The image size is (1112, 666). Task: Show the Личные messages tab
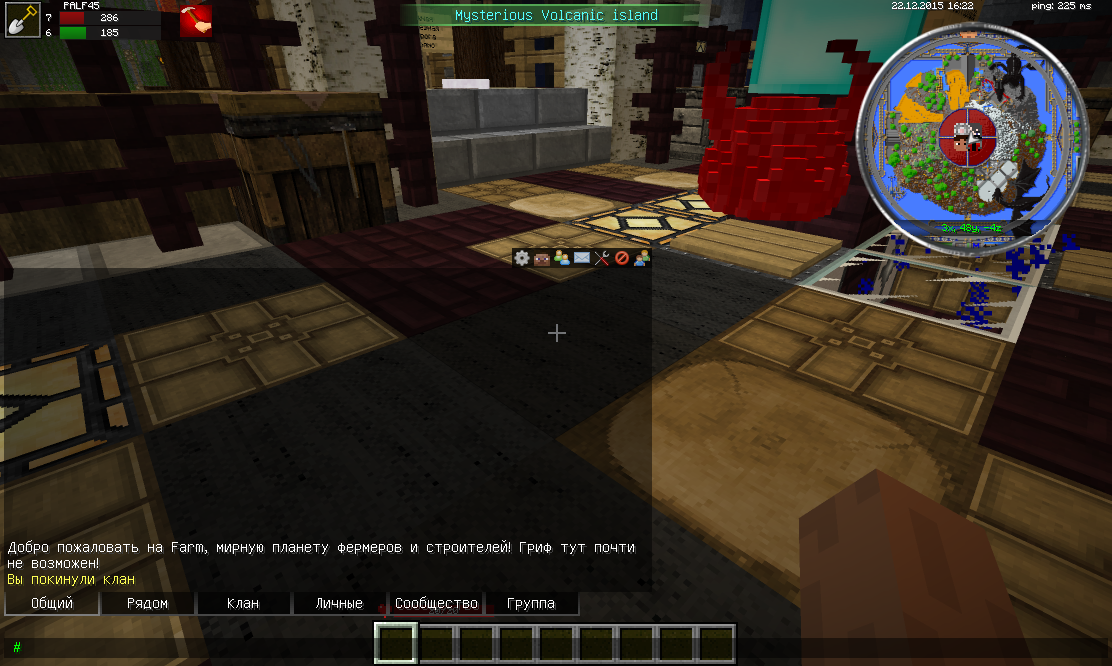tap(339, 603)
